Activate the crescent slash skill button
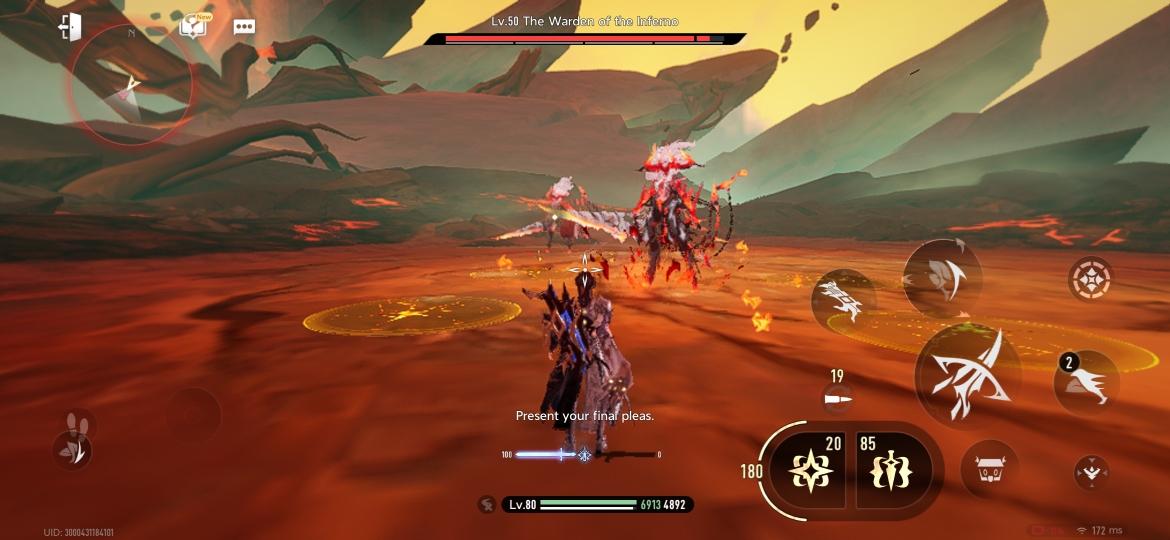The width and height of the screenshot is (1170, 540). (x=942, y=273)
